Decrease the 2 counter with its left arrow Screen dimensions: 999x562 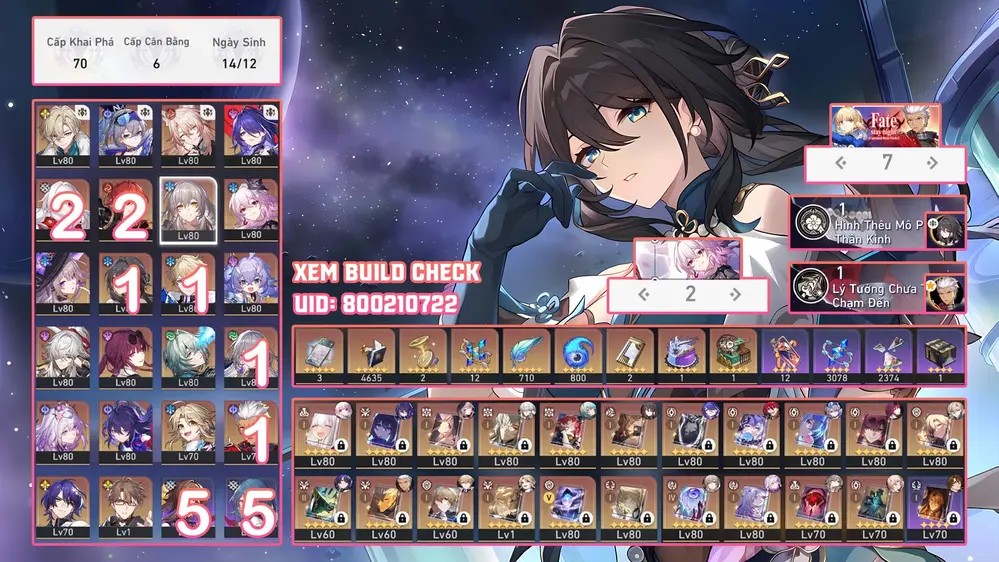pos(645,294)
